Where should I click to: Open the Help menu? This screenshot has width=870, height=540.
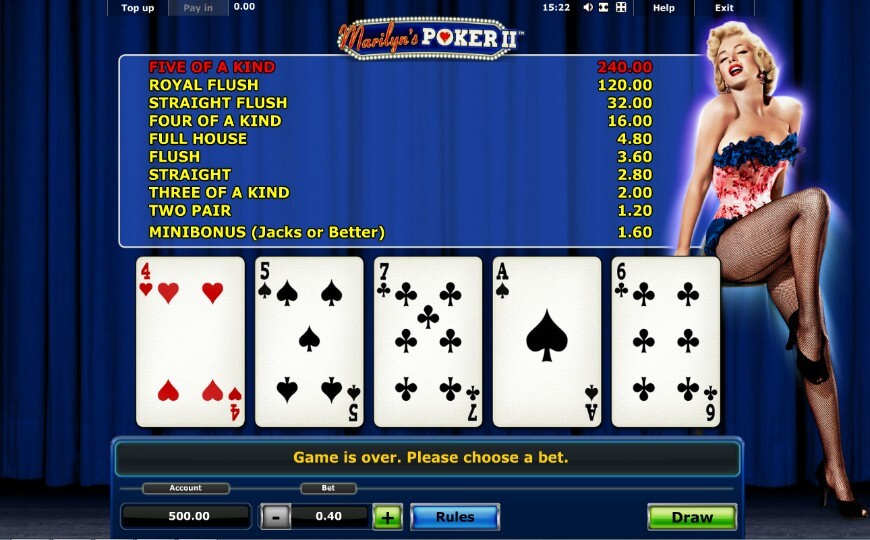tap(664, 8)
